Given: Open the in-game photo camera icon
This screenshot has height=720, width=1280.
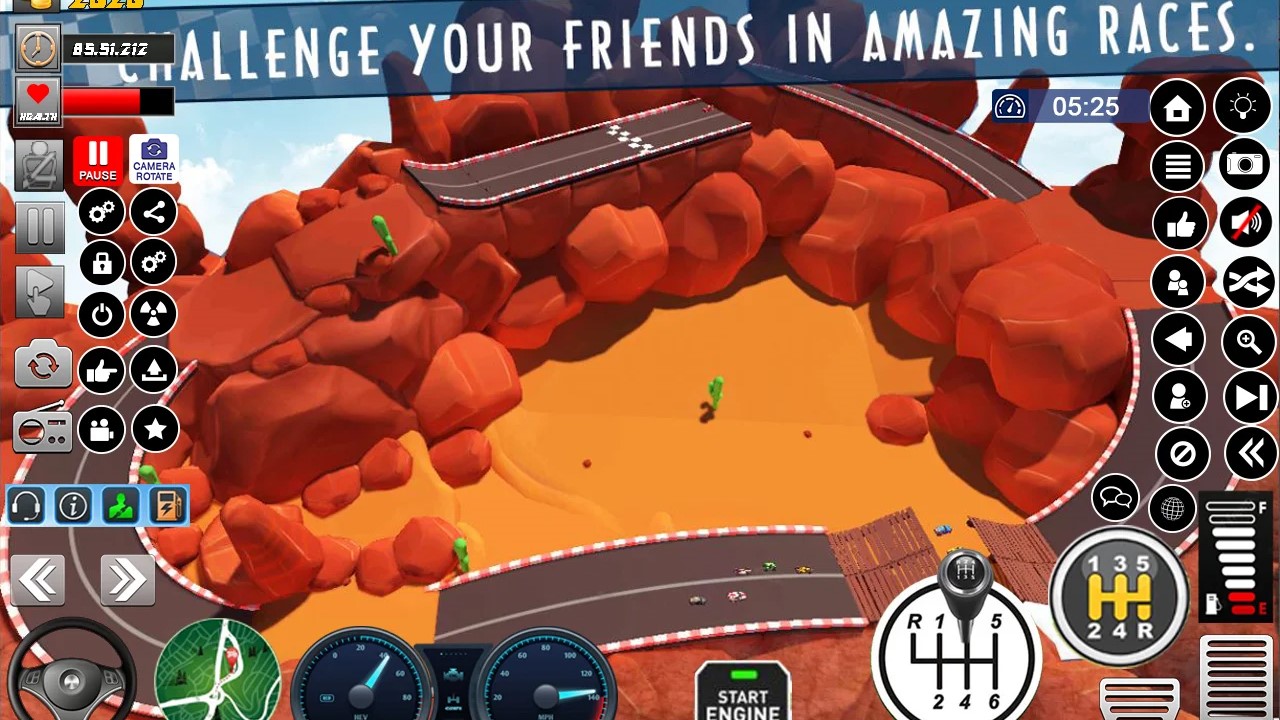Looking at the screenshot, I should pyautogui.click(x=1243, y=166).
